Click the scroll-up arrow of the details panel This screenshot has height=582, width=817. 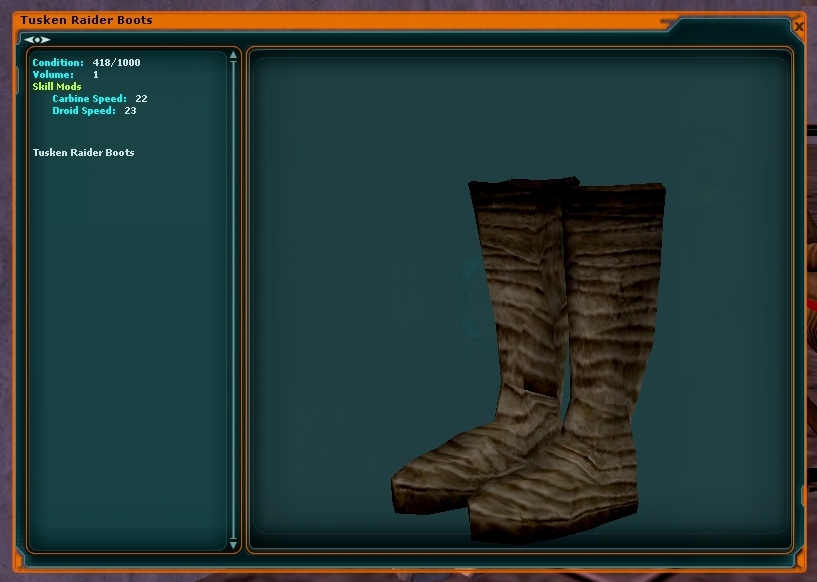(x=234, y=56)
